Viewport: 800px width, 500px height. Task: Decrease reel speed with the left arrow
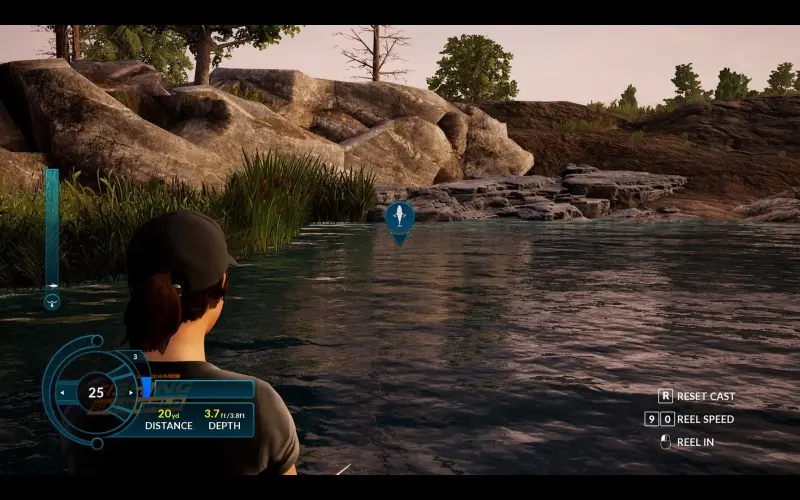point(63,392)
